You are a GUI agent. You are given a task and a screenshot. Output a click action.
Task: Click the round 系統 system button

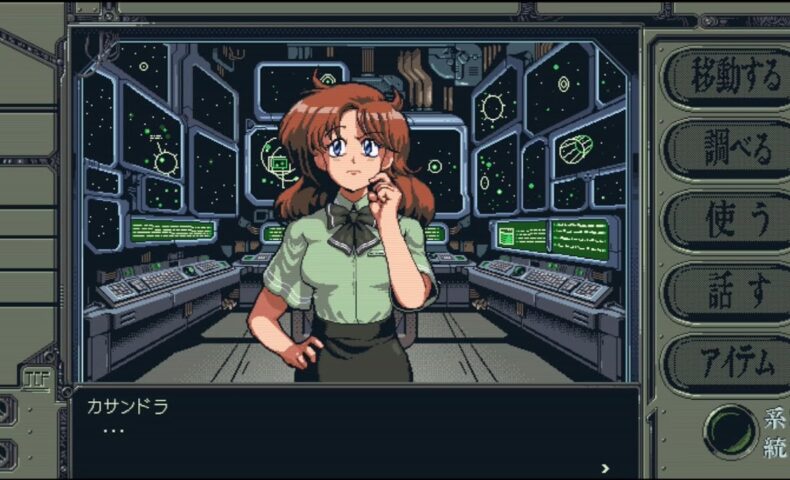pyautogui.click(x=730, y=431)
